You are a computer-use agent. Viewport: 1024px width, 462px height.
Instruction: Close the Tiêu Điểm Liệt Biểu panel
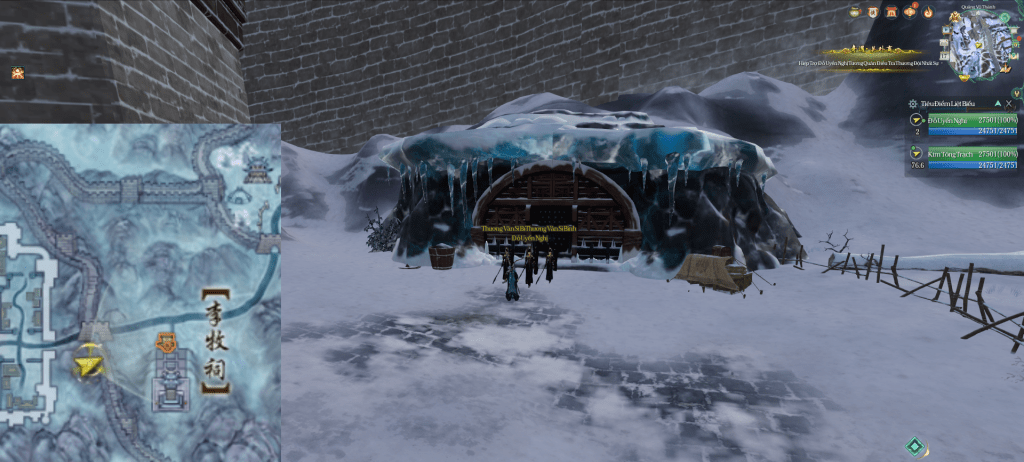tap(1010, 103)
